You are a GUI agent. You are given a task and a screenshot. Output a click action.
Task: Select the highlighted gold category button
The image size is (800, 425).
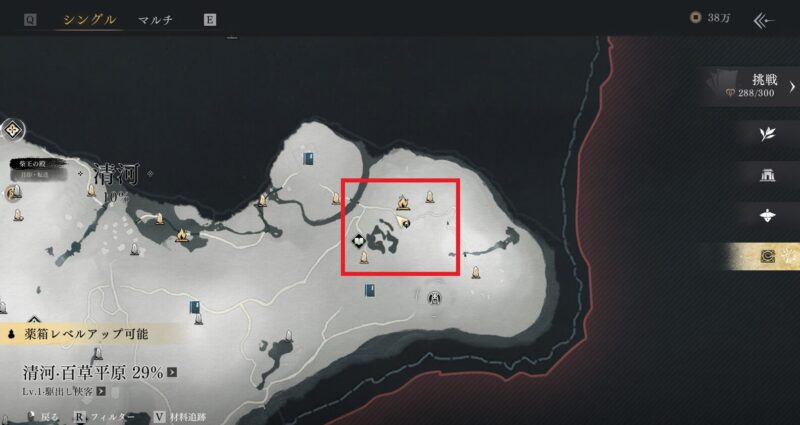[x=767, y=257]
